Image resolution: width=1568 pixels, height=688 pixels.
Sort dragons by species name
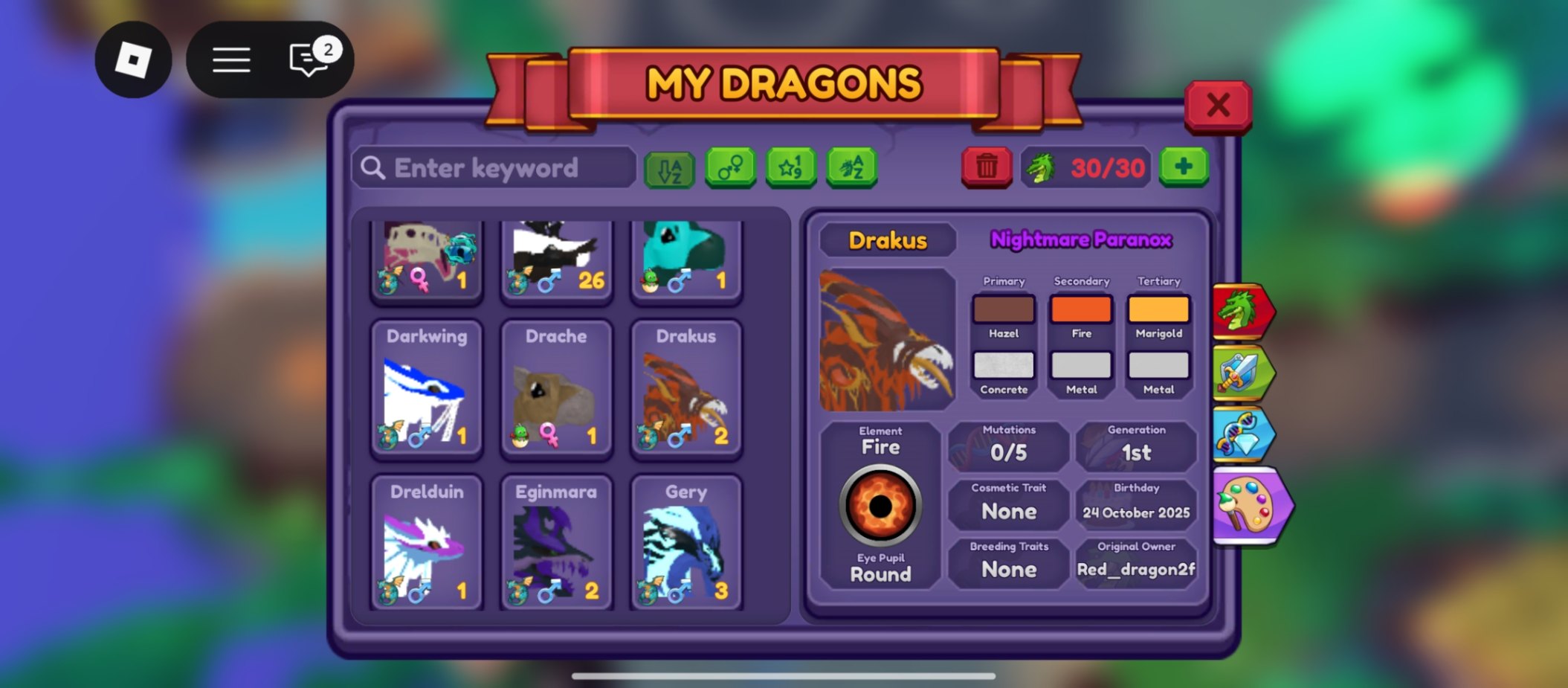852,167
